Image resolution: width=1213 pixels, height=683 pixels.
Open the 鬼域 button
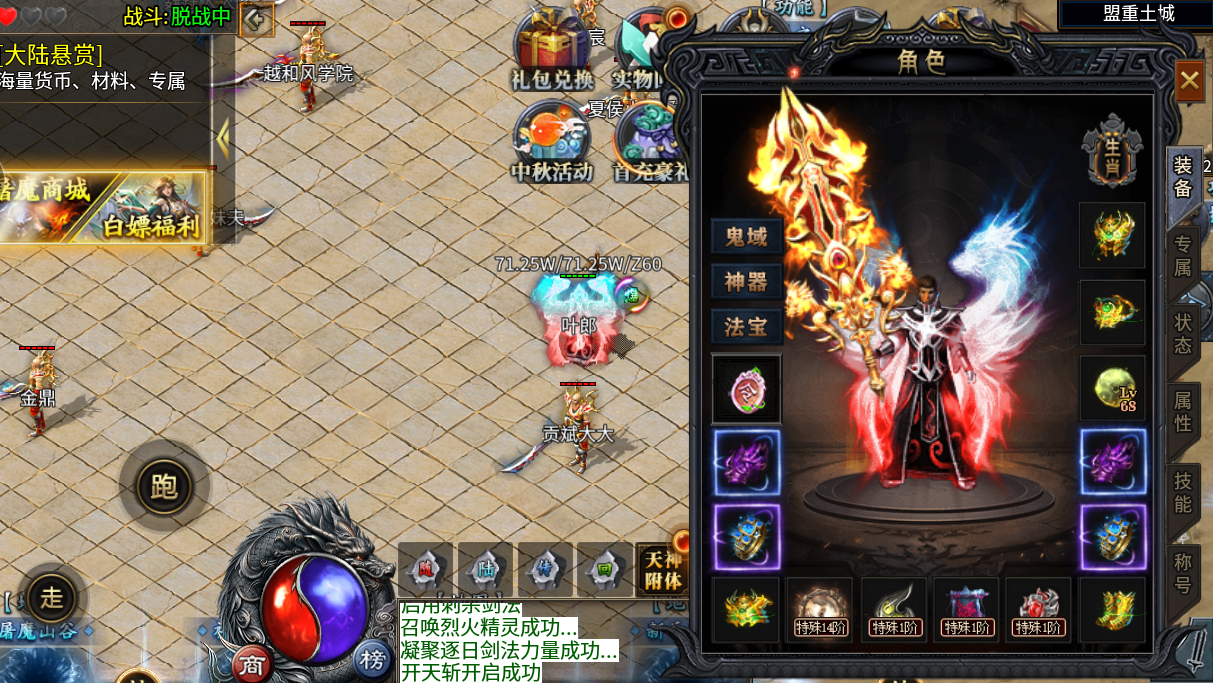point(746,237)
